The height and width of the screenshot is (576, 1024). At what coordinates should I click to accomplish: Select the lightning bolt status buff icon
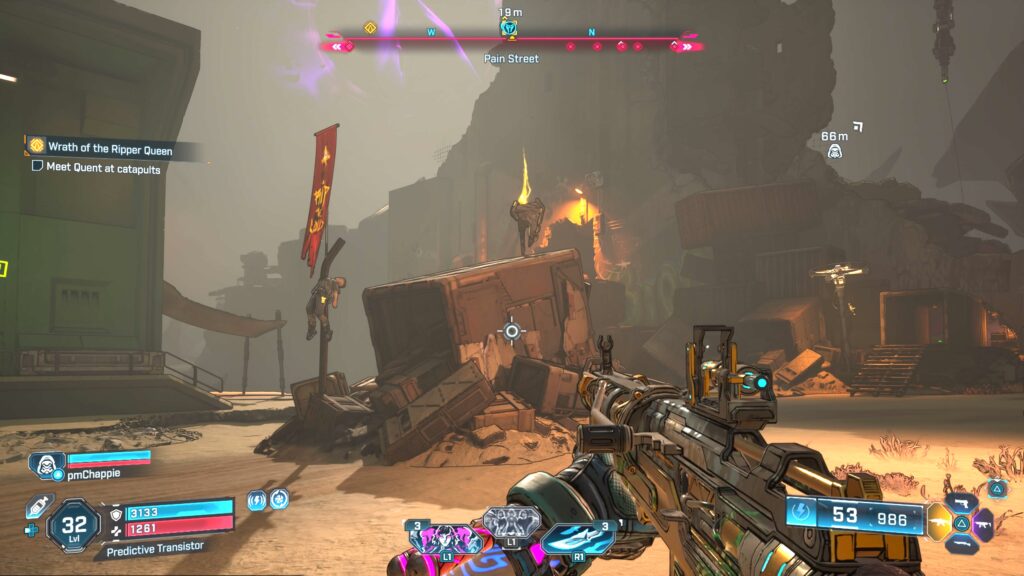pyautogui.click(x=257, y=499)
